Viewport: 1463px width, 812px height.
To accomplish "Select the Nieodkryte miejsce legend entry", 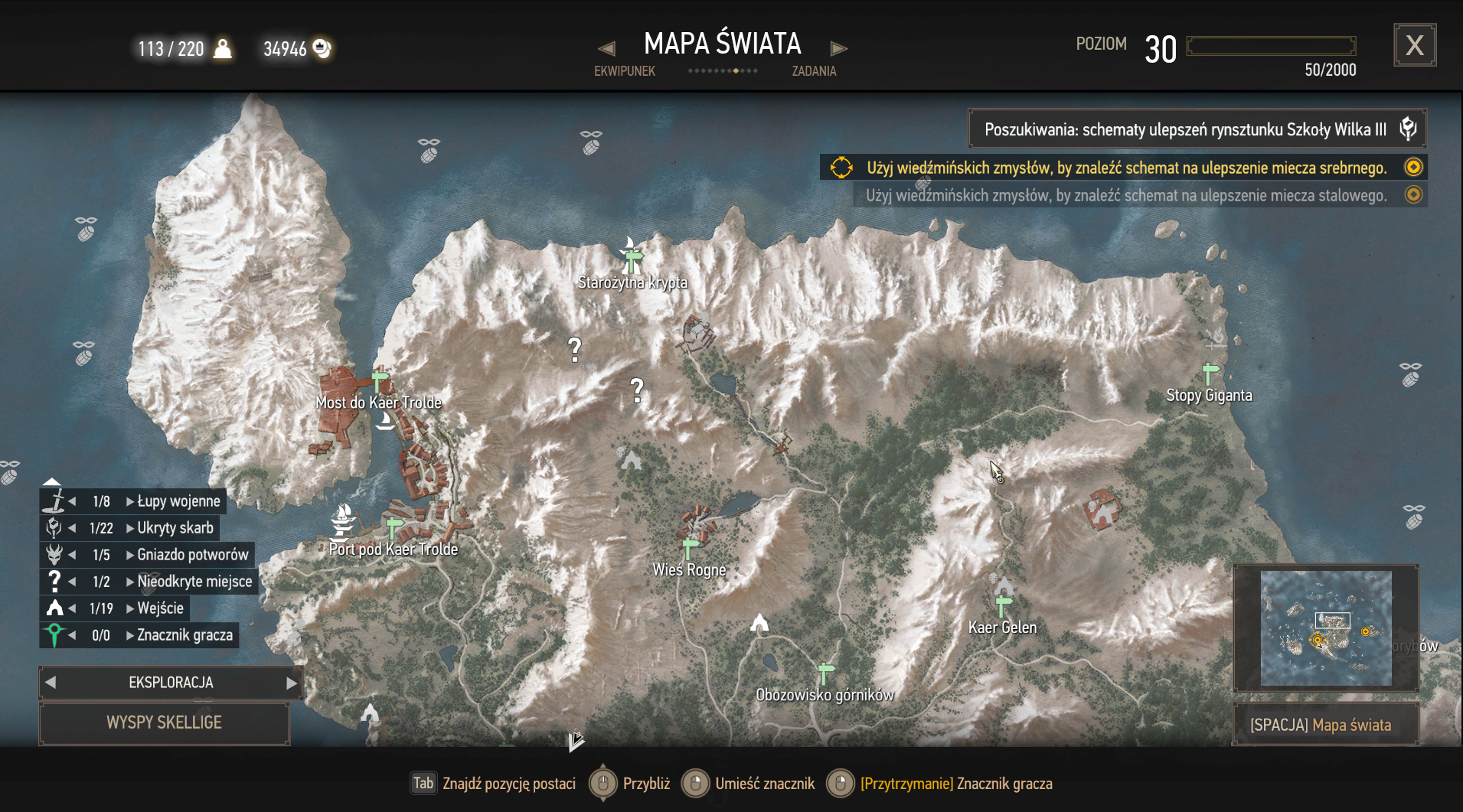I will (x=194, y=582).
